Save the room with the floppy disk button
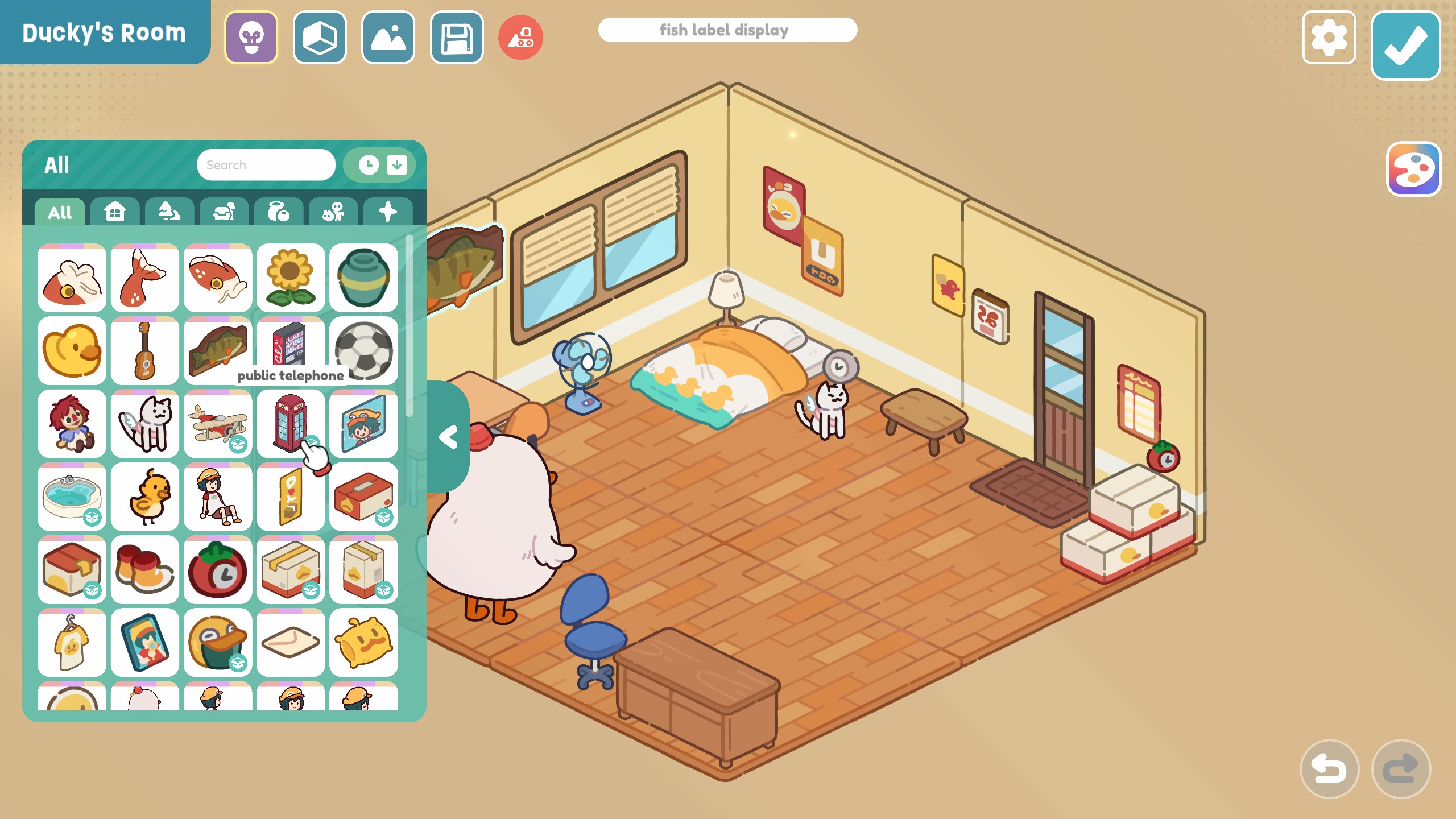 tap(457, 38)
